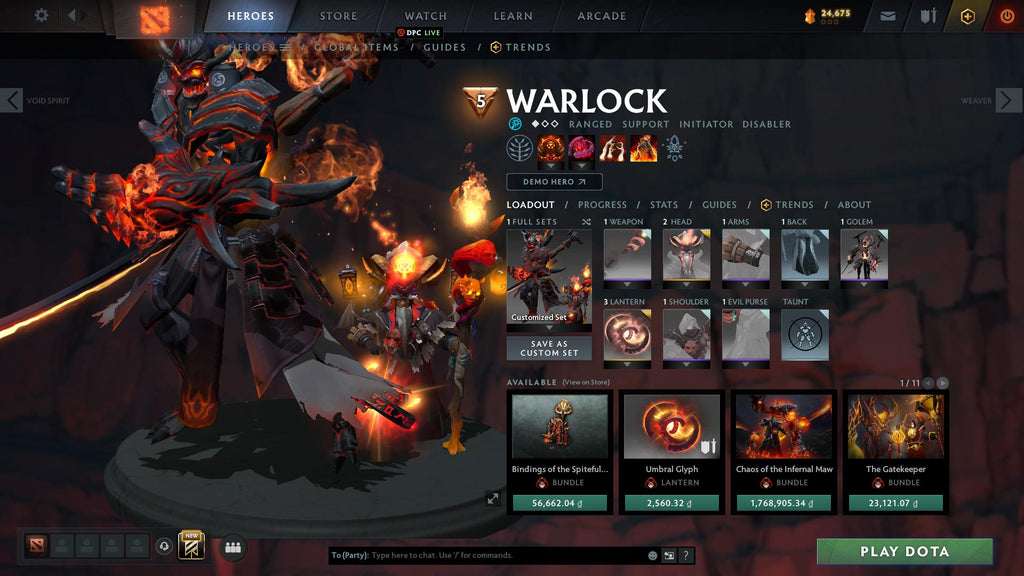Click the party chat input field

pyautogui.click(x=505, y=555)
